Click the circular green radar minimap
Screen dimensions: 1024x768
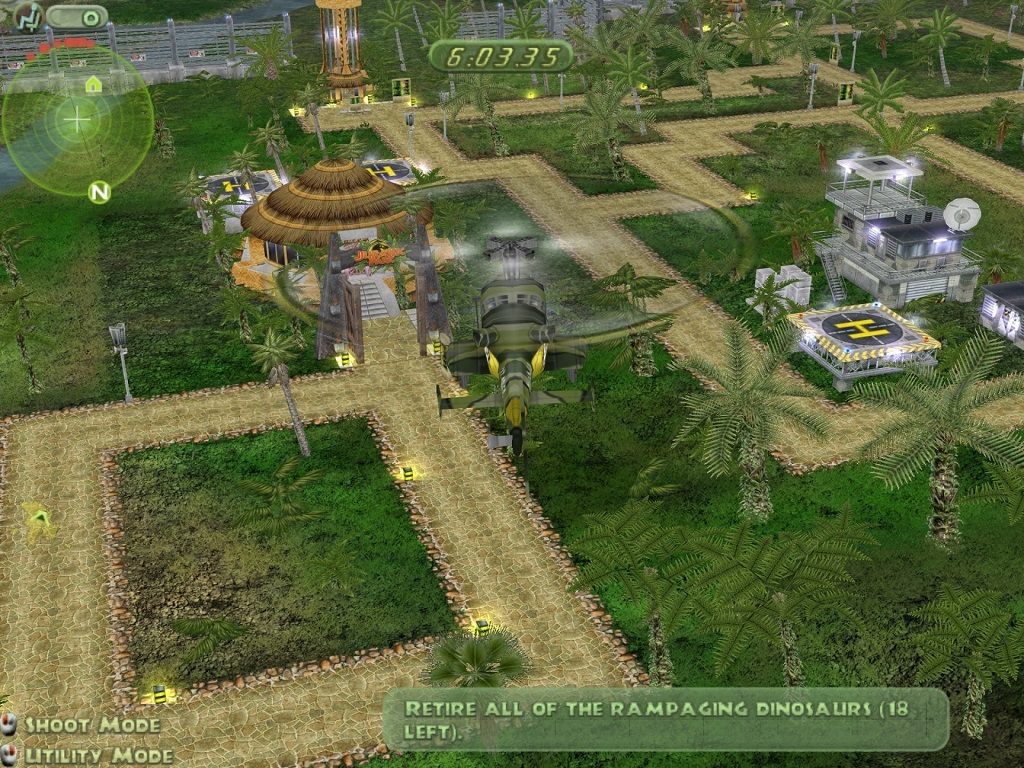pos(77,121)
